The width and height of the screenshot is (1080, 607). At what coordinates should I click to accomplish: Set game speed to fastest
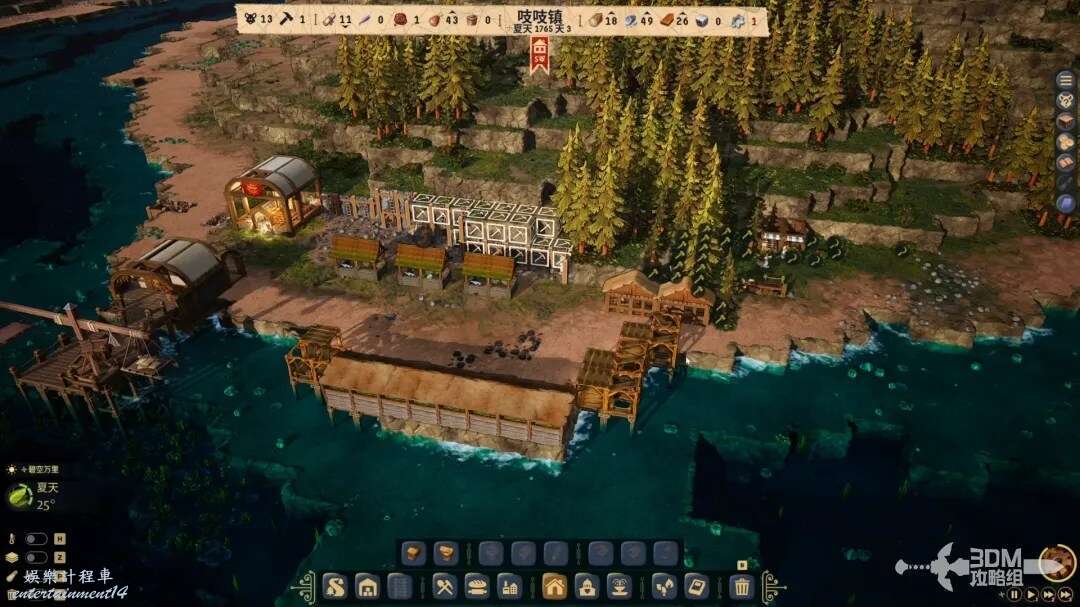(1066, 594)
